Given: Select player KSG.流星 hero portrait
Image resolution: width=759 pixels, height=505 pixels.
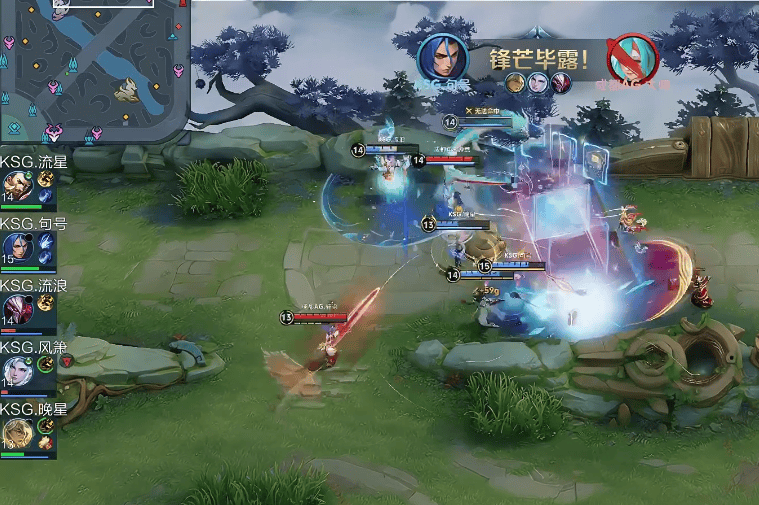Looking at the screenshot, I should 17,187.
